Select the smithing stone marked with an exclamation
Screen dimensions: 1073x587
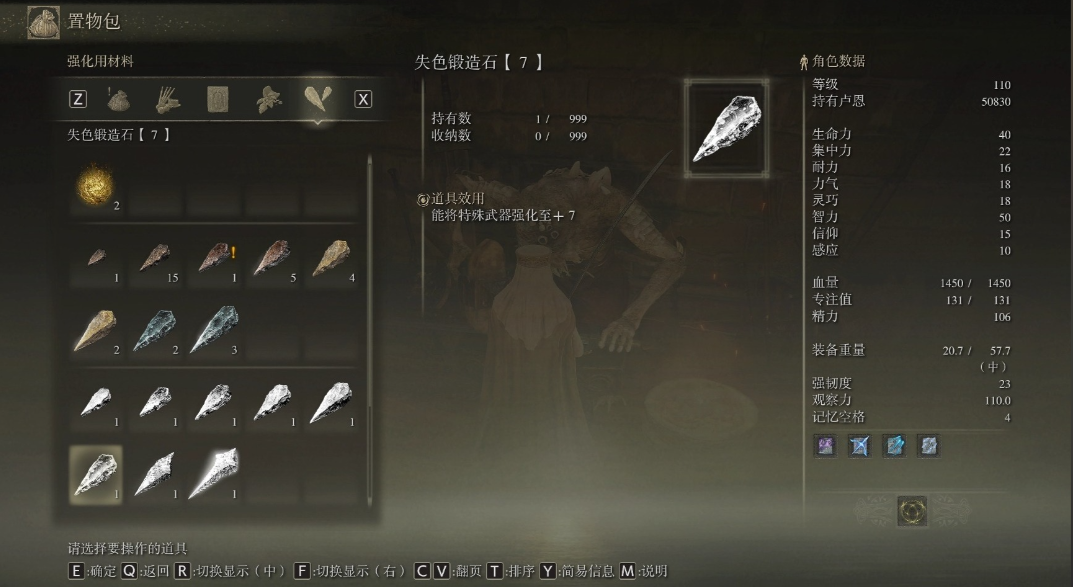[215, 259]
